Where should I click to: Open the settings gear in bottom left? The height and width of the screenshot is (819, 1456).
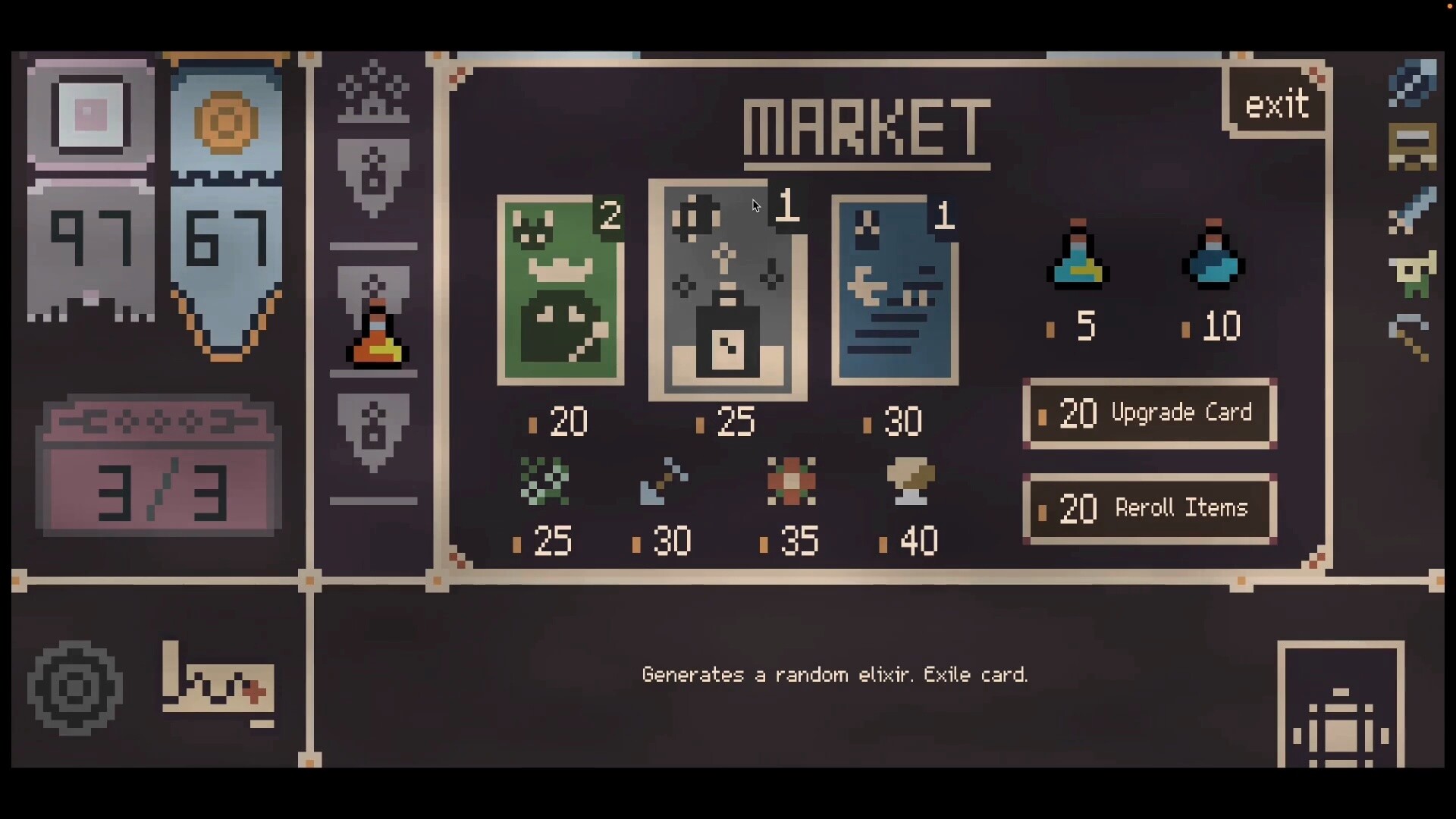coord(74,687)
